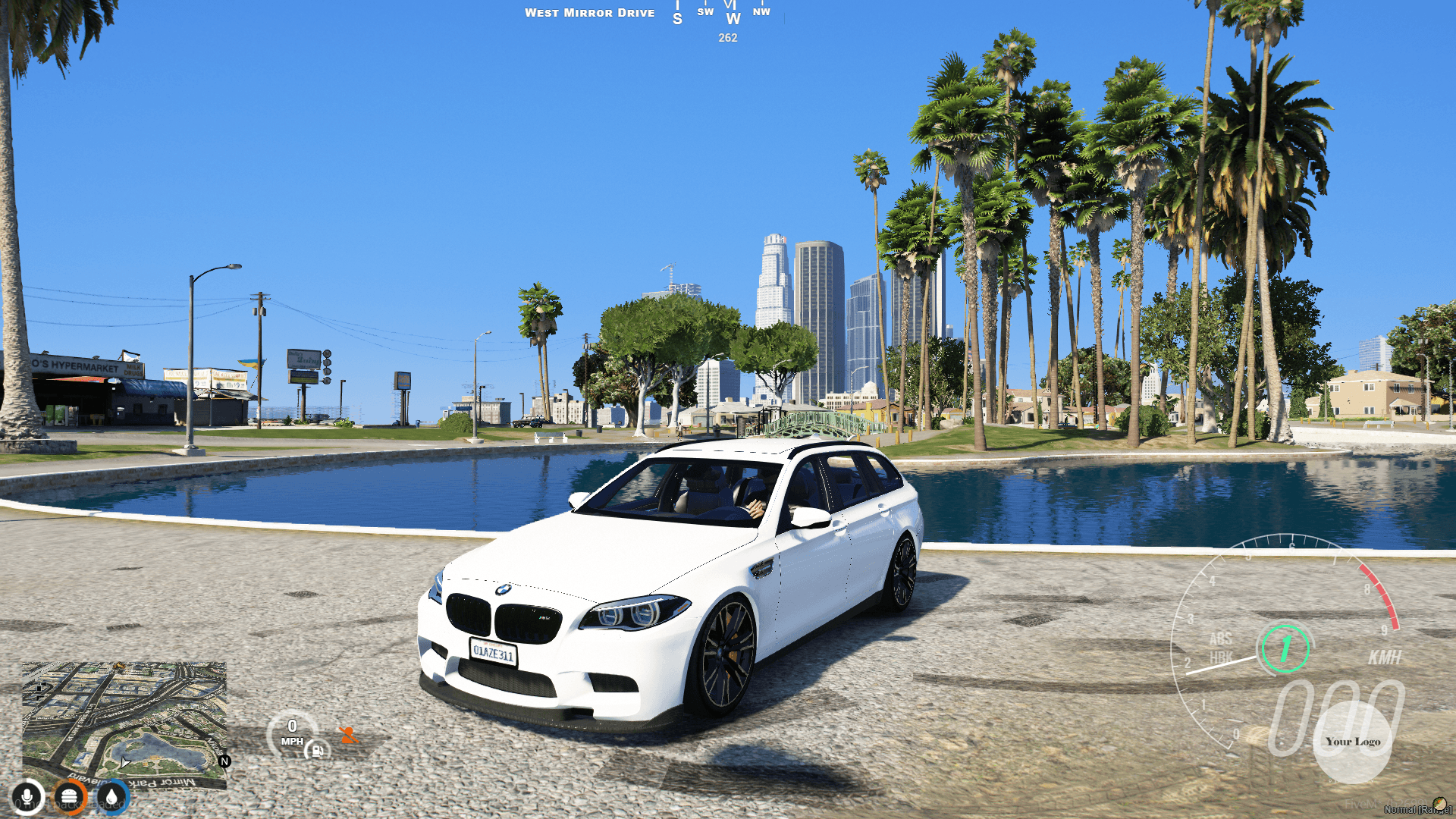Enable the KMH unit label

pos(1385,656)
